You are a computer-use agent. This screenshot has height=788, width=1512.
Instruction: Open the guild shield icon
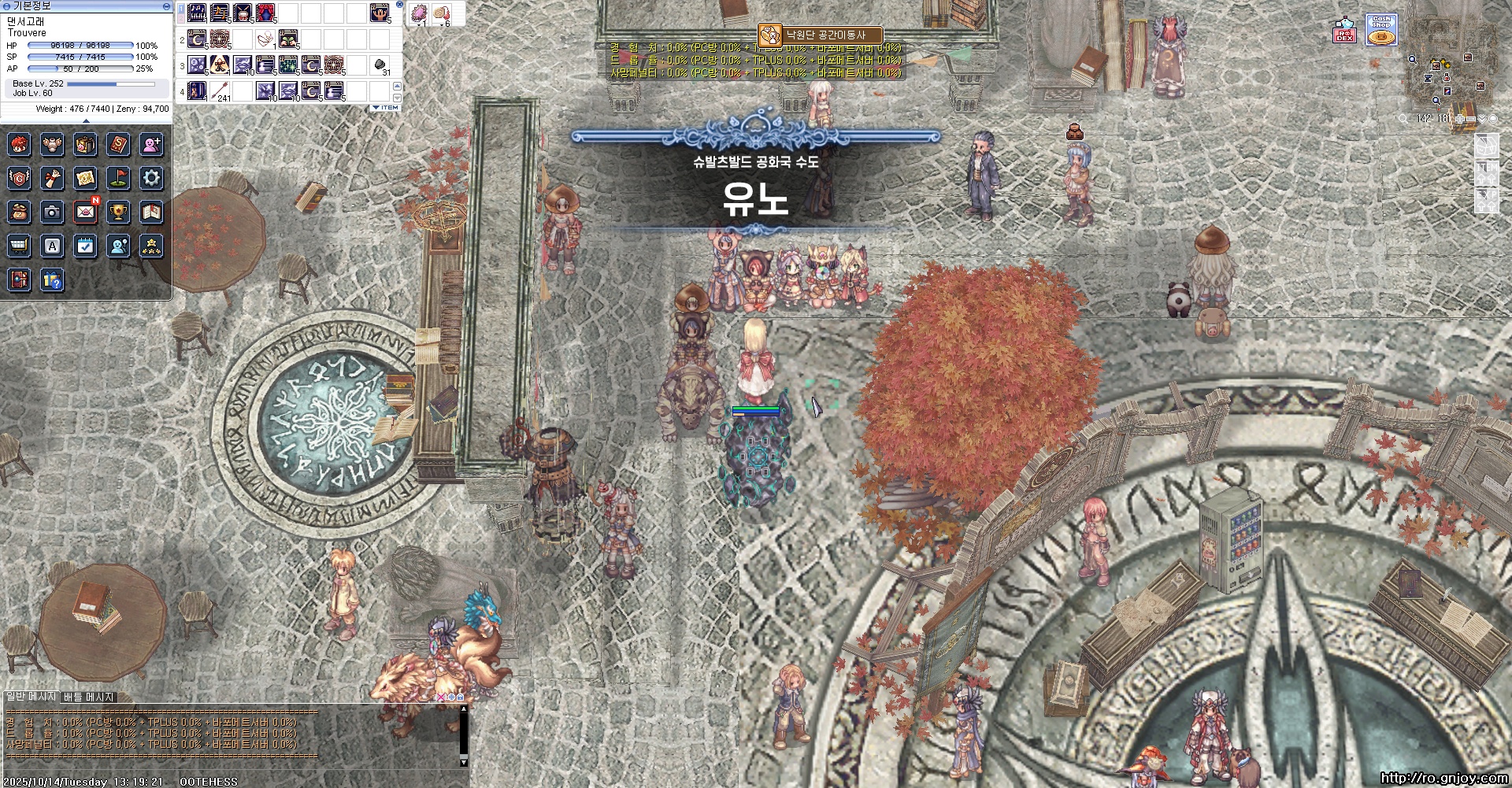(x=19, y=178)
